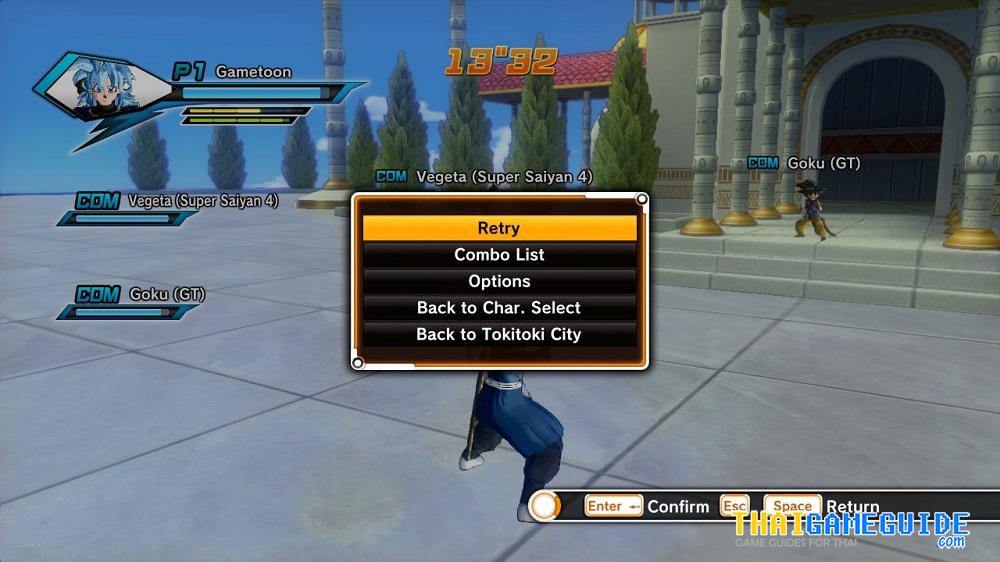Return to Tokitoki City
The height and width of the screenshot is (562, 1000).
(499, 335)
